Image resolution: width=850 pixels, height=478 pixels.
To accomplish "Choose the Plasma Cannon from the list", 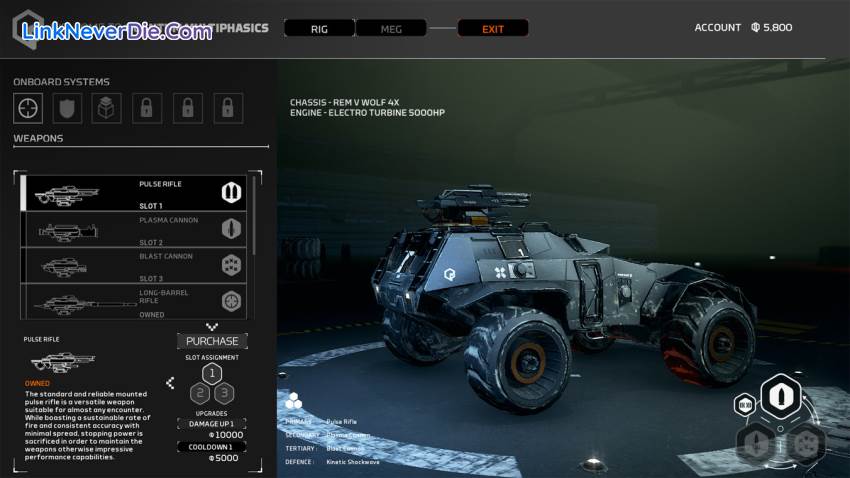I will click(135, 229).
